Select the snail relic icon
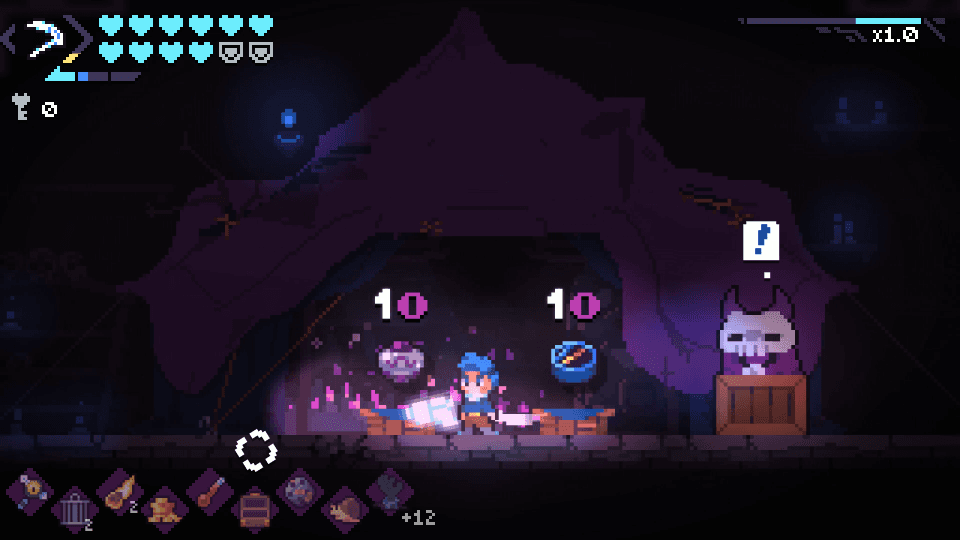 pos(344,509)
